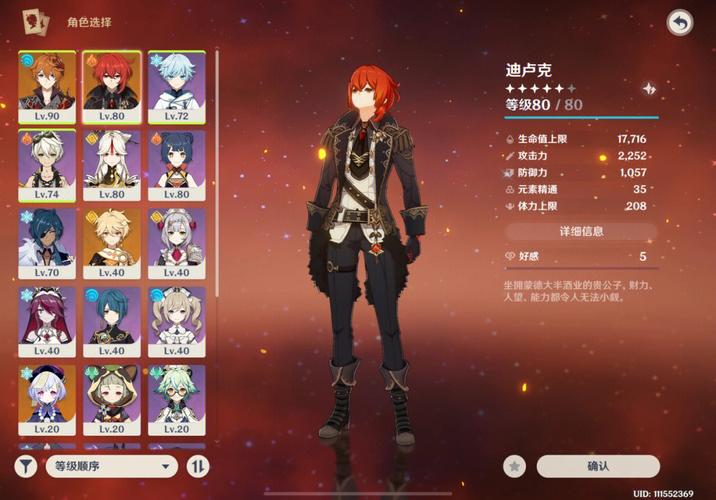The height and width of the screenshot is (500, 716).
Task: Confirm the character selection with 确认
Action: coord(598,466)
